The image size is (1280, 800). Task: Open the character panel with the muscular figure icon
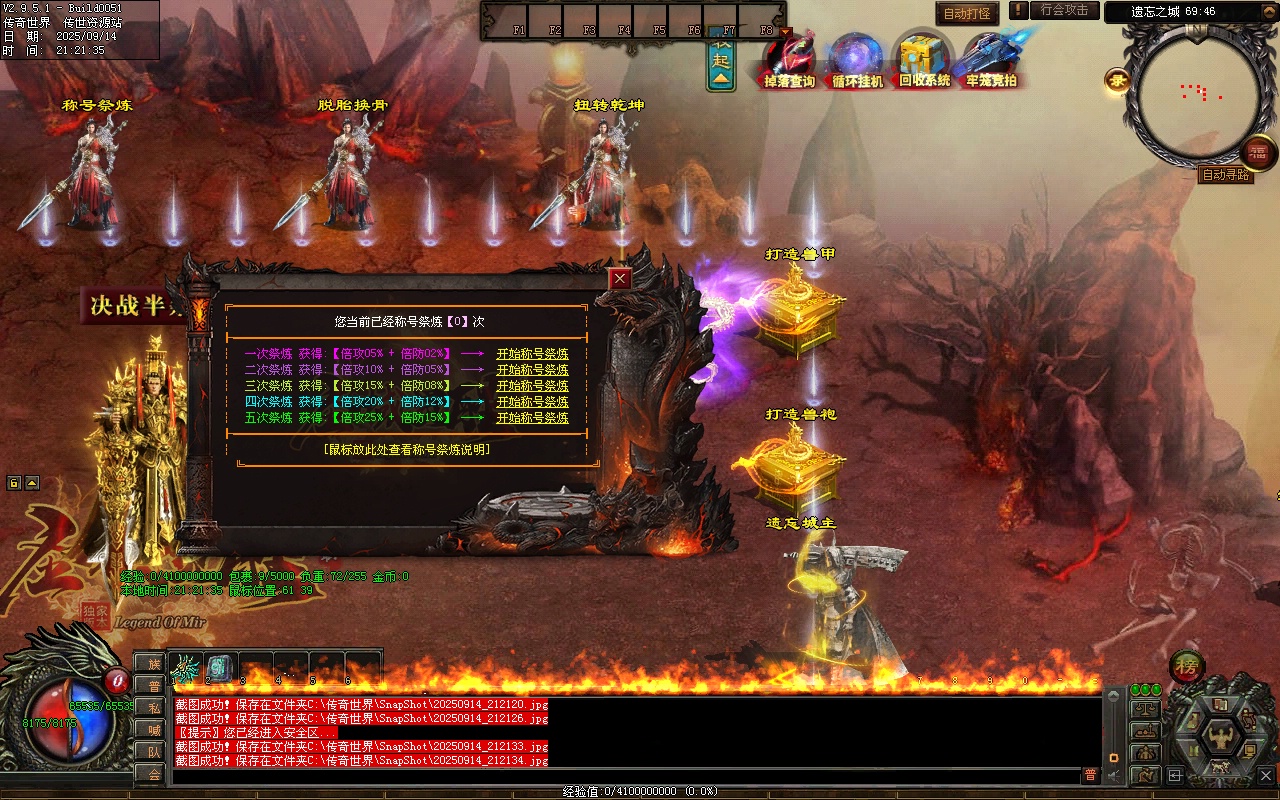[x=1220, y=737]
